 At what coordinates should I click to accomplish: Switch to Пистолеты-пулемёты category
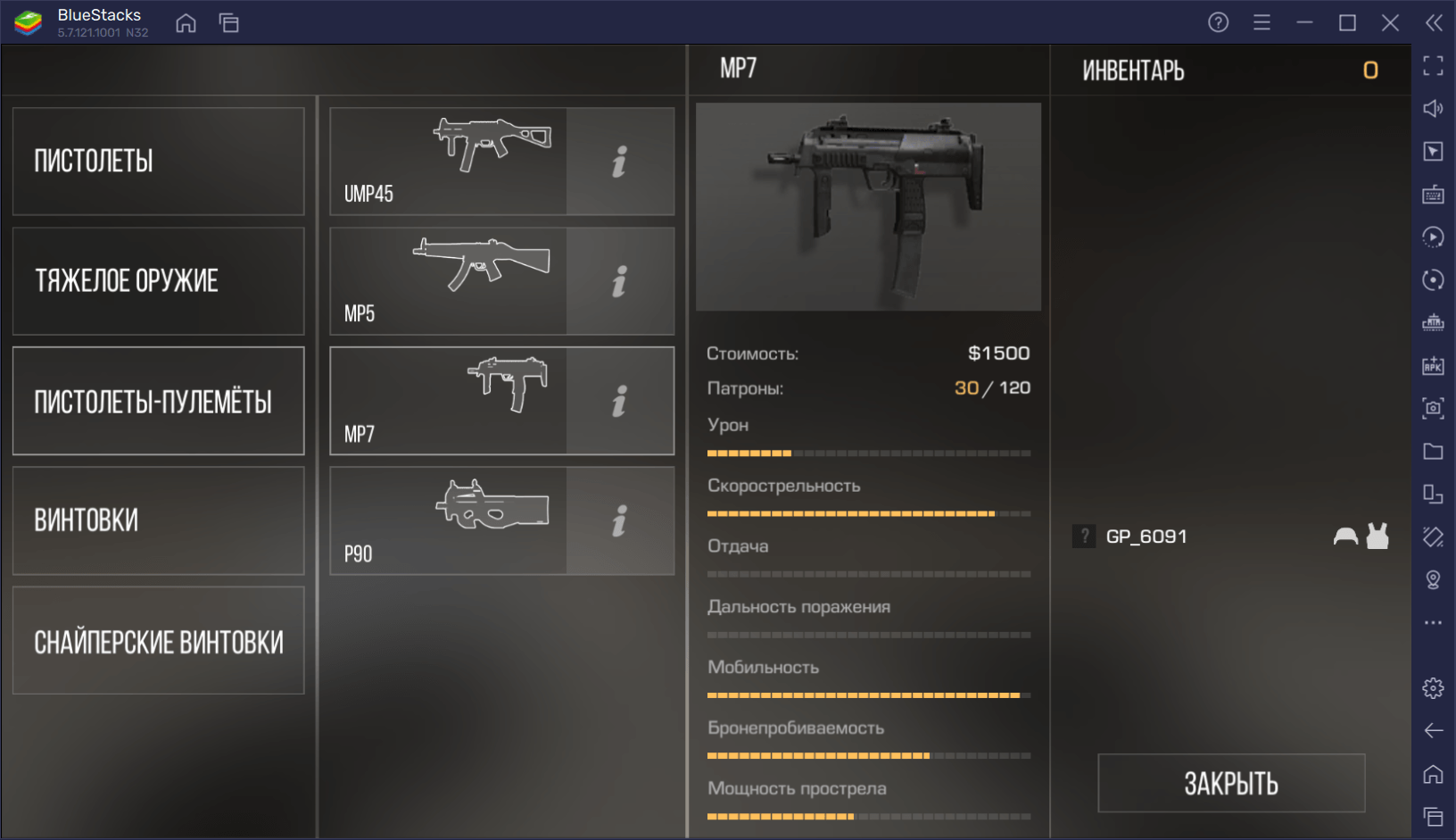click(158, 401)
